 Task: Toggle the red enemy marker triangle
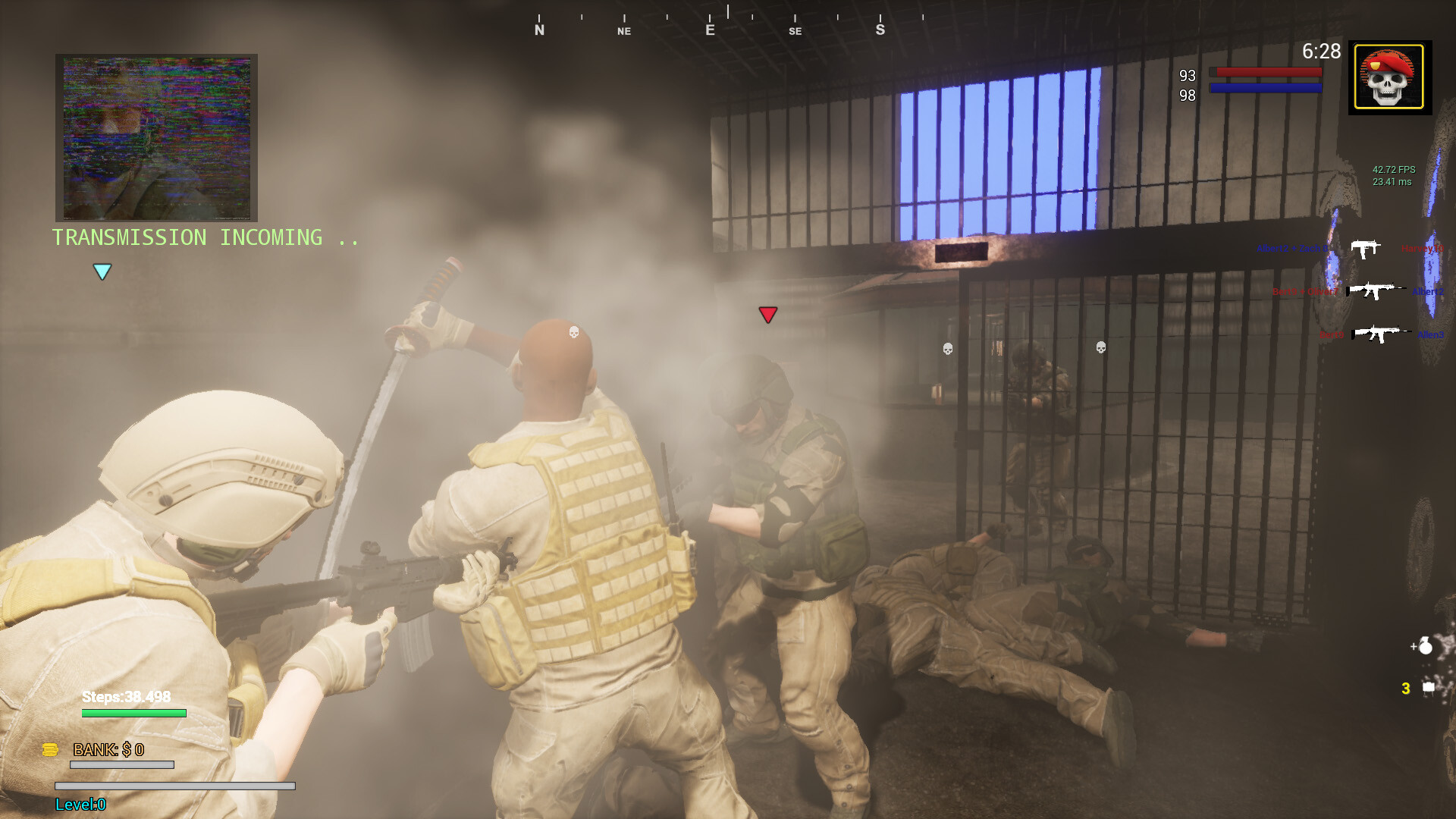point(768,315)
